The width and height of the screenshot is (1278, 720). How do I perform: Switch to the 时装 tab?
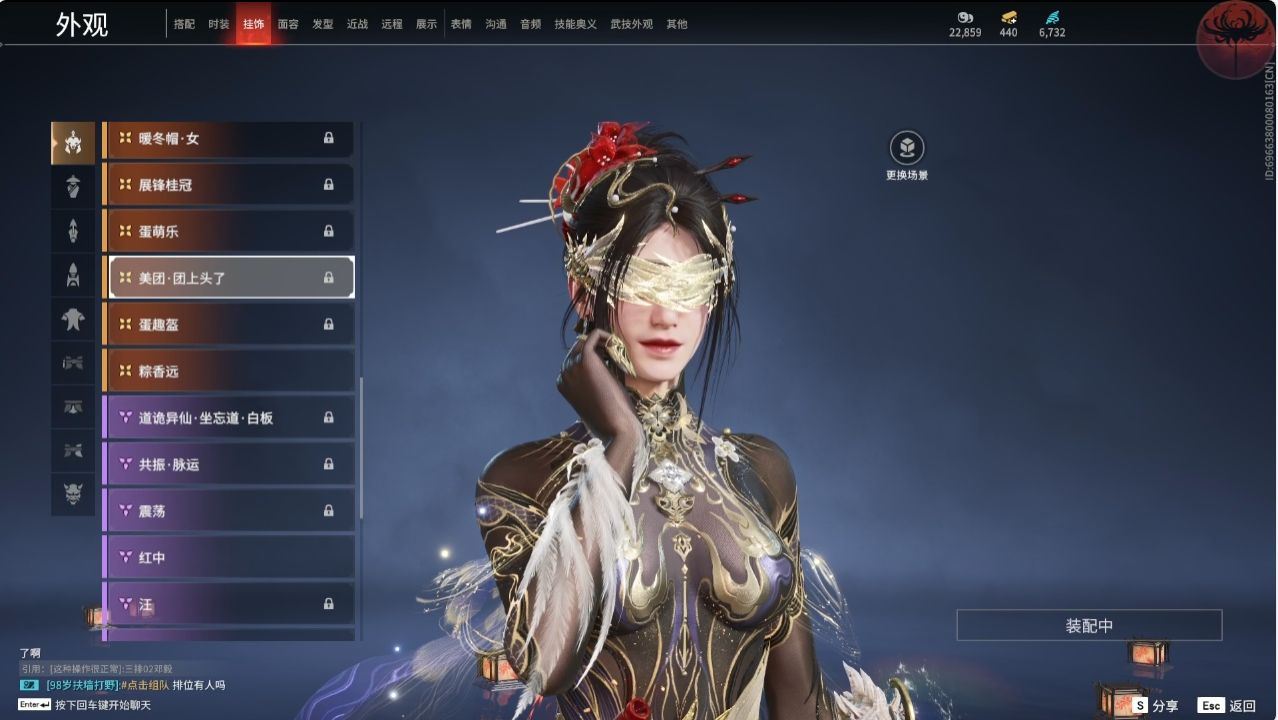219,24
